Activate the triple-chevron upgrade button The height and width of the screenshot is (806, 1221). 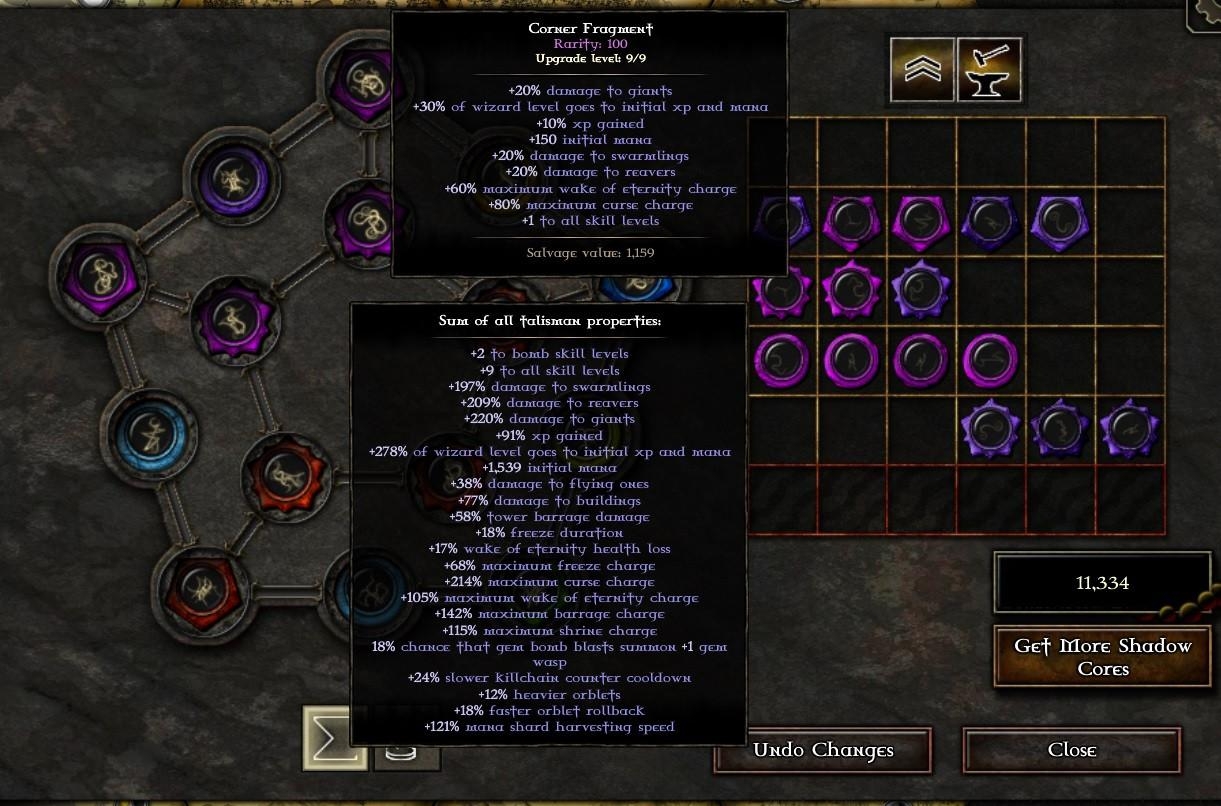922,69
